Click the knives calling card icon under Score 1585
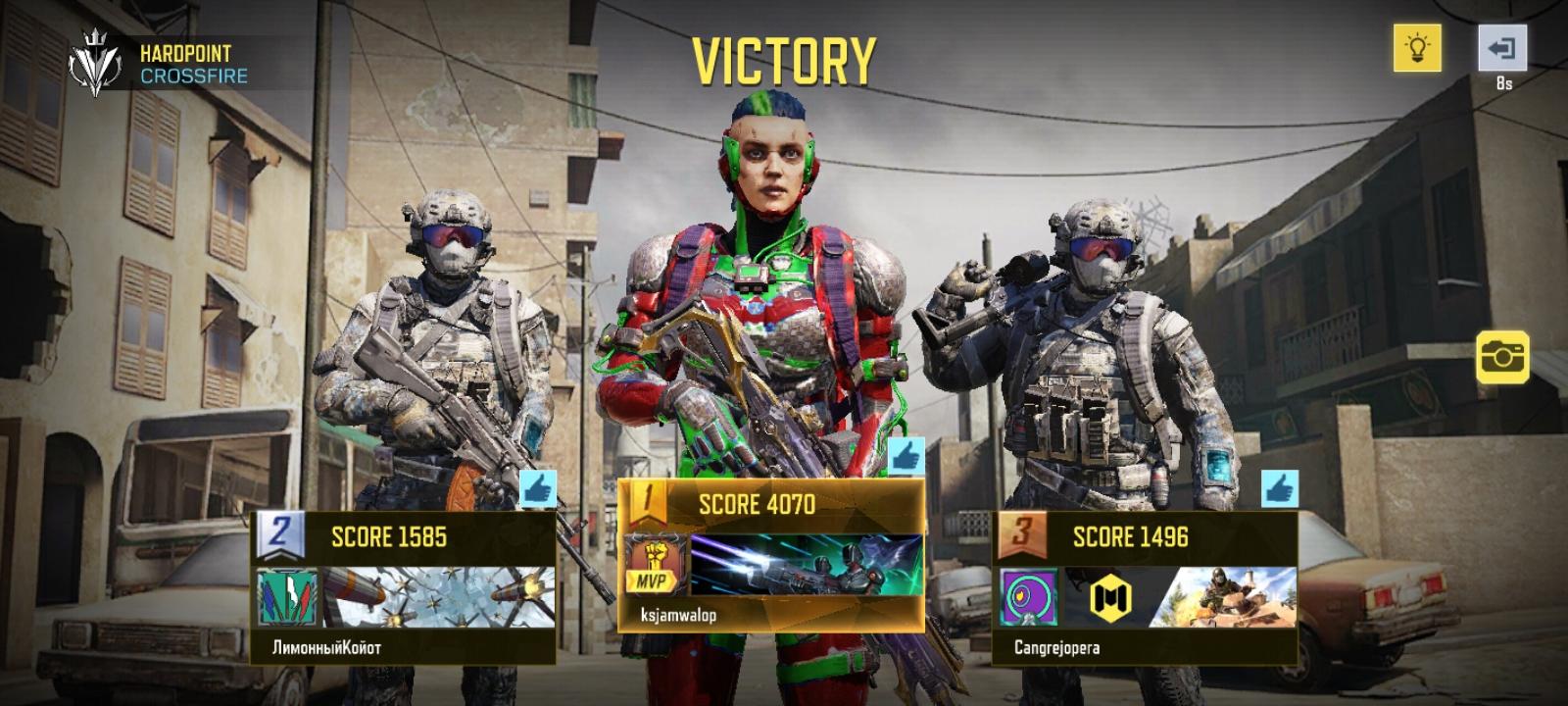 pos(288,594)
